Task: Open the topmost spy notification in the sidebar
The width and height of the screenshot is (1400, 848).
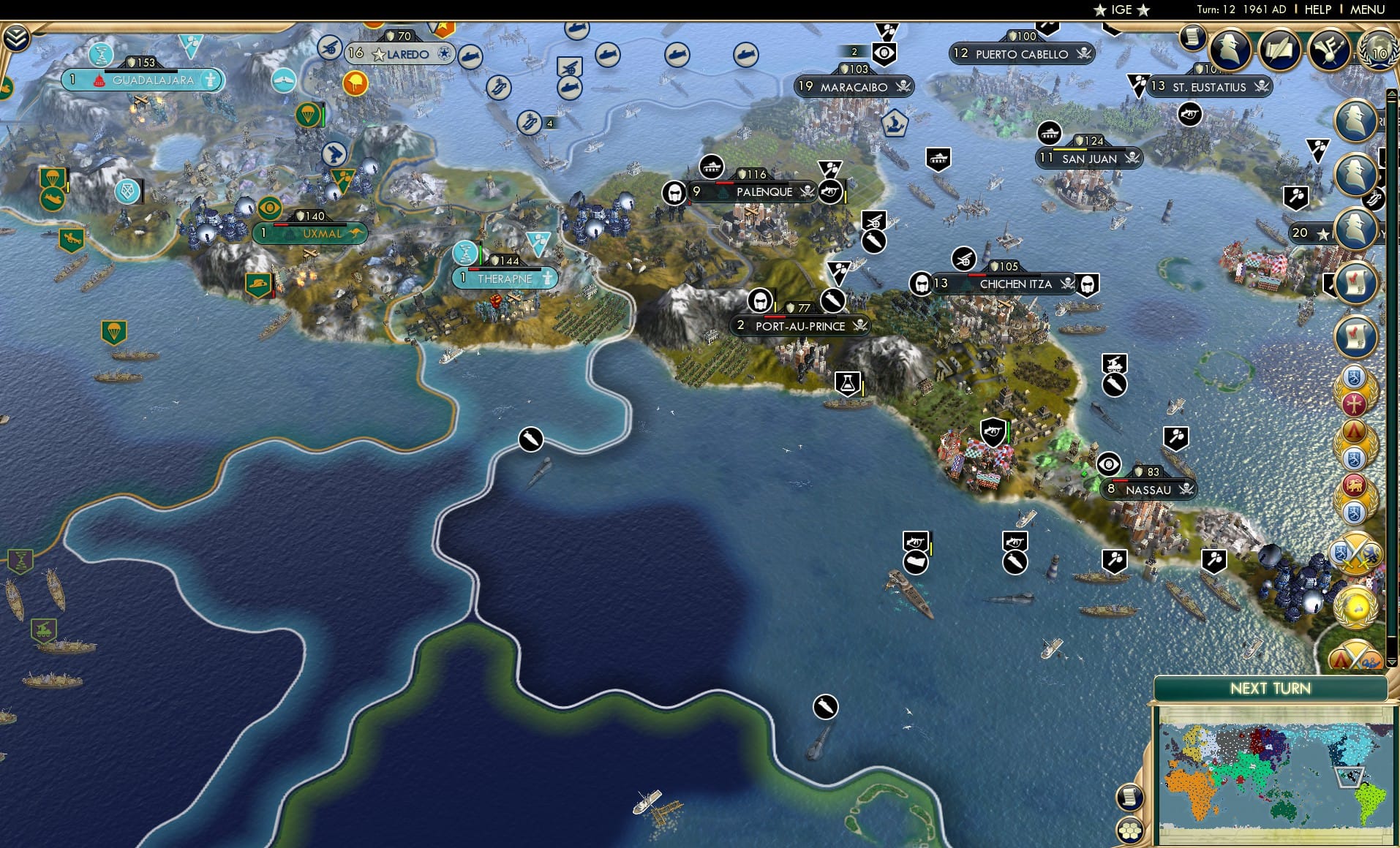Action: [1354, 121]
